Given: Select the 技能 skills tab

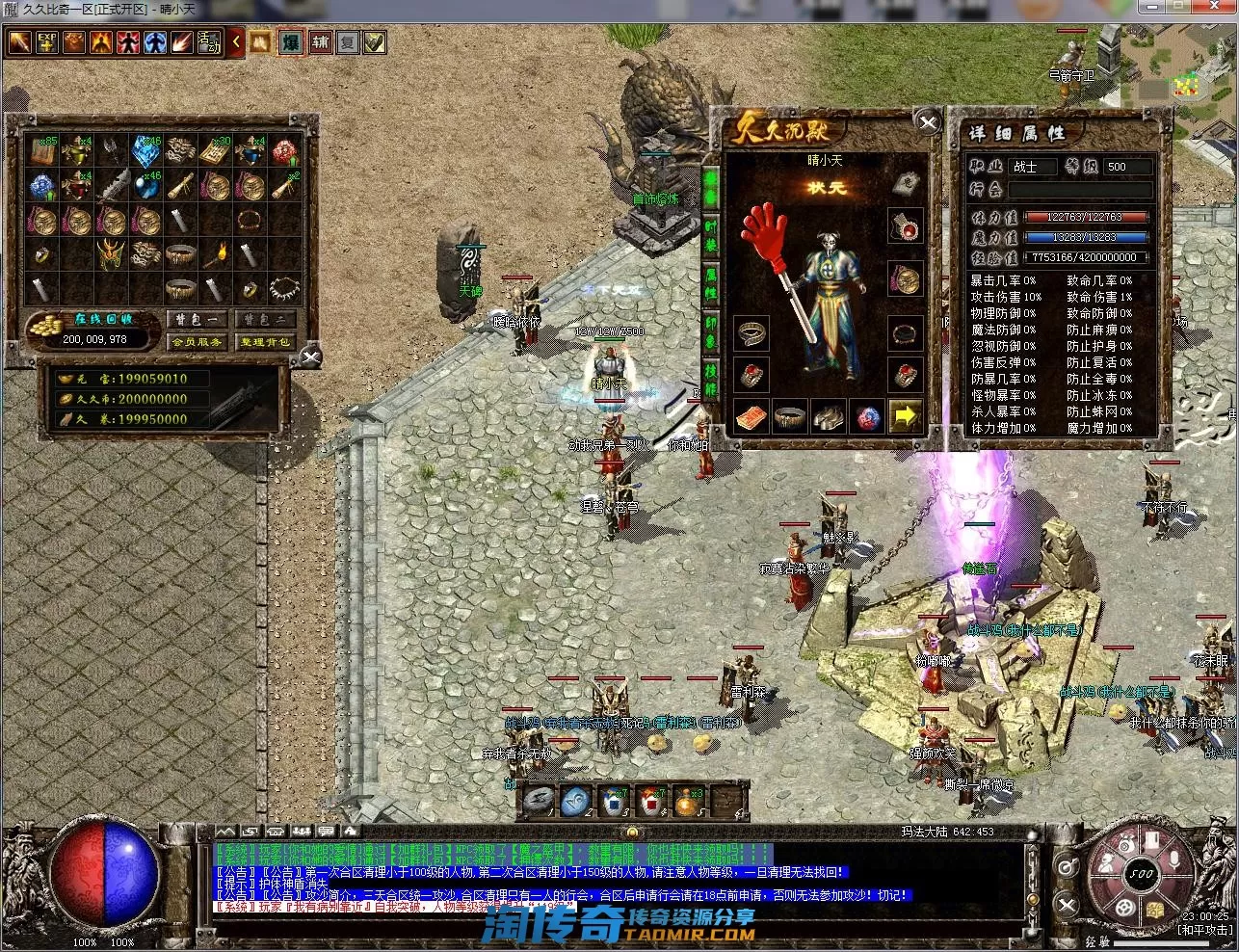Looking at the screenshot, I should pos(711,383).
